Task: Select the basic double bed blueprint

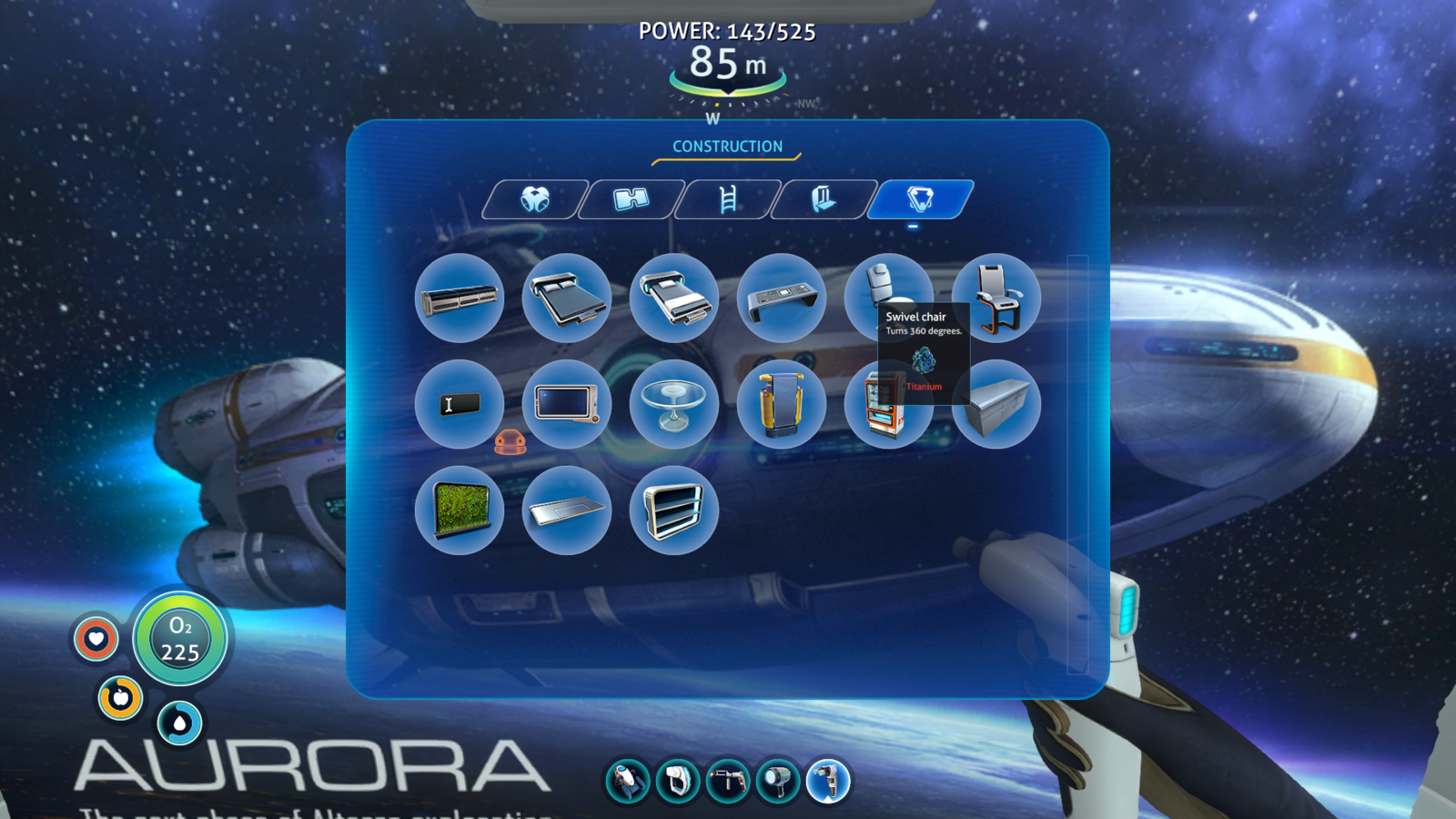Action: pos(566,298)
